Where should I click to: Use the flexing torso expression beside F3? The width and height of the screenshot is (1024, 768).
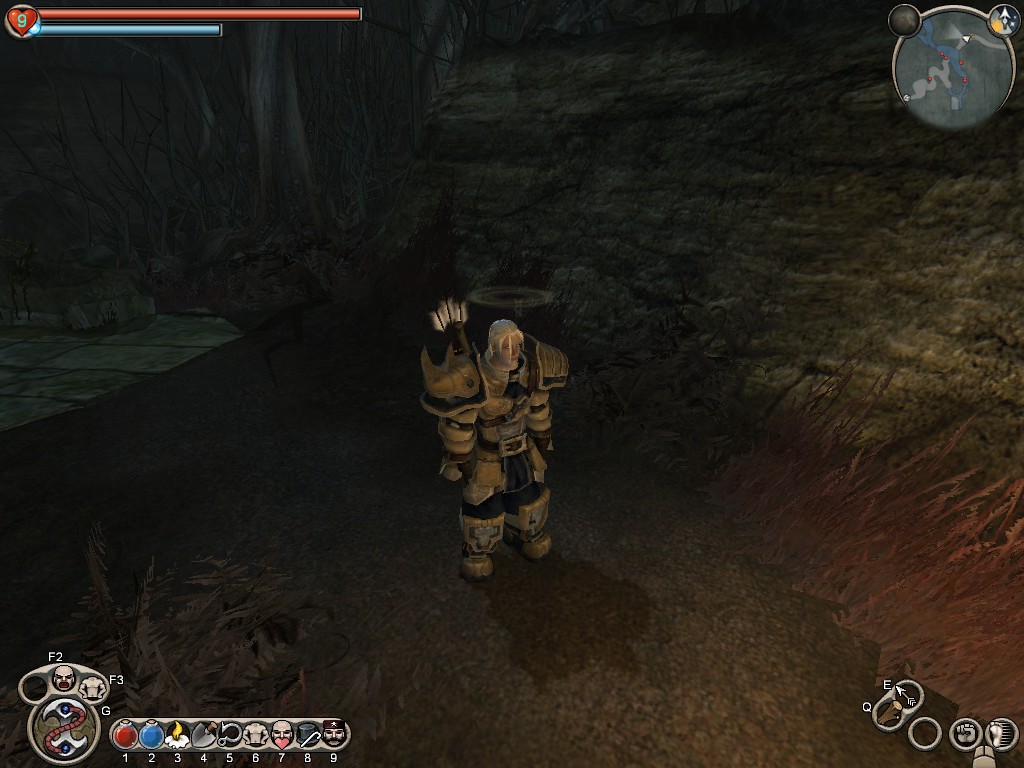93,687
